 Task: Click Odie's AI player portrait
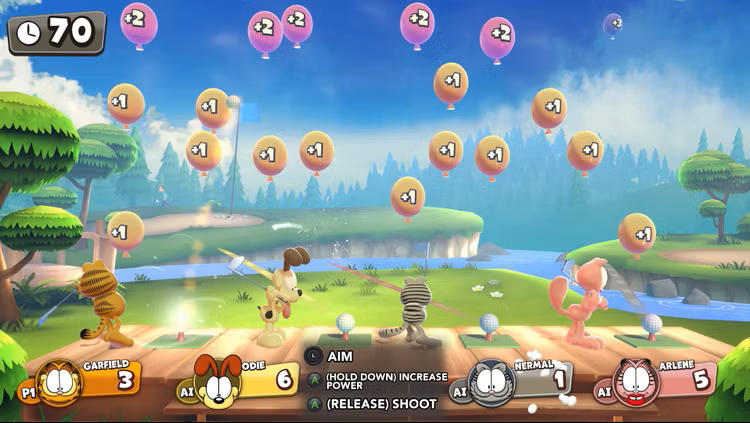[219, 383]
